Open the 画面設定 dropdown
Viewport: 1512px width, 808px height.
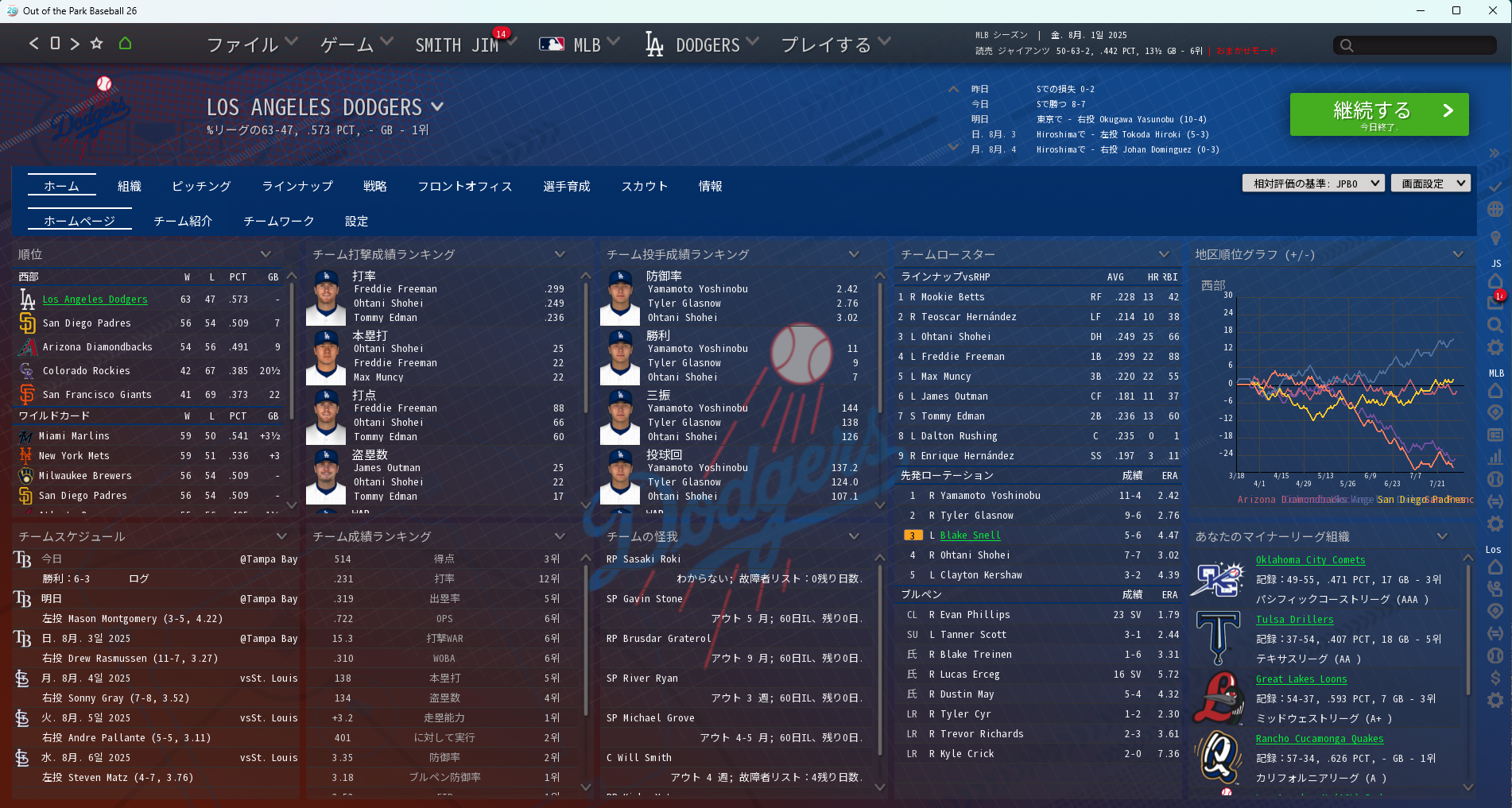click(x=1430, y=184)
